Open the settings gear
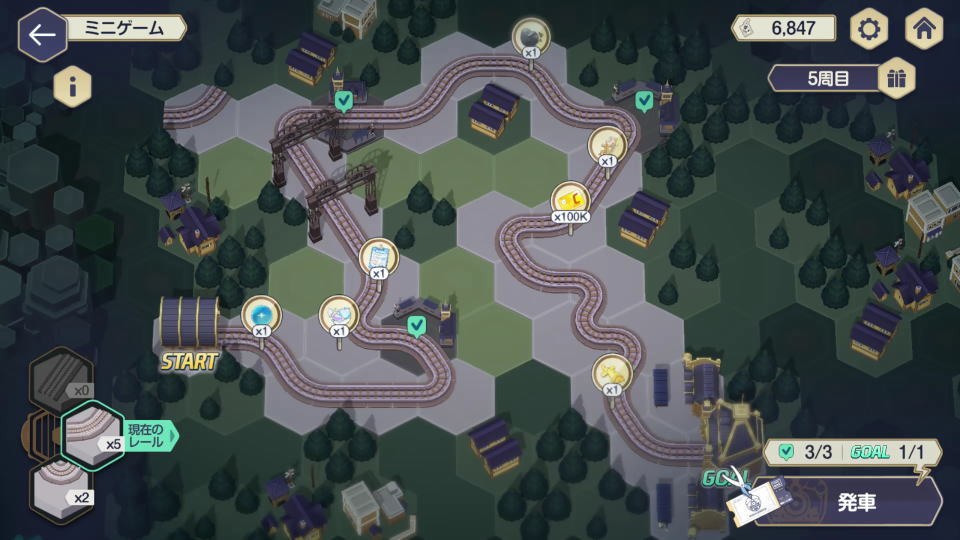The width and height of the screenshot is (960, 540). 869,30
